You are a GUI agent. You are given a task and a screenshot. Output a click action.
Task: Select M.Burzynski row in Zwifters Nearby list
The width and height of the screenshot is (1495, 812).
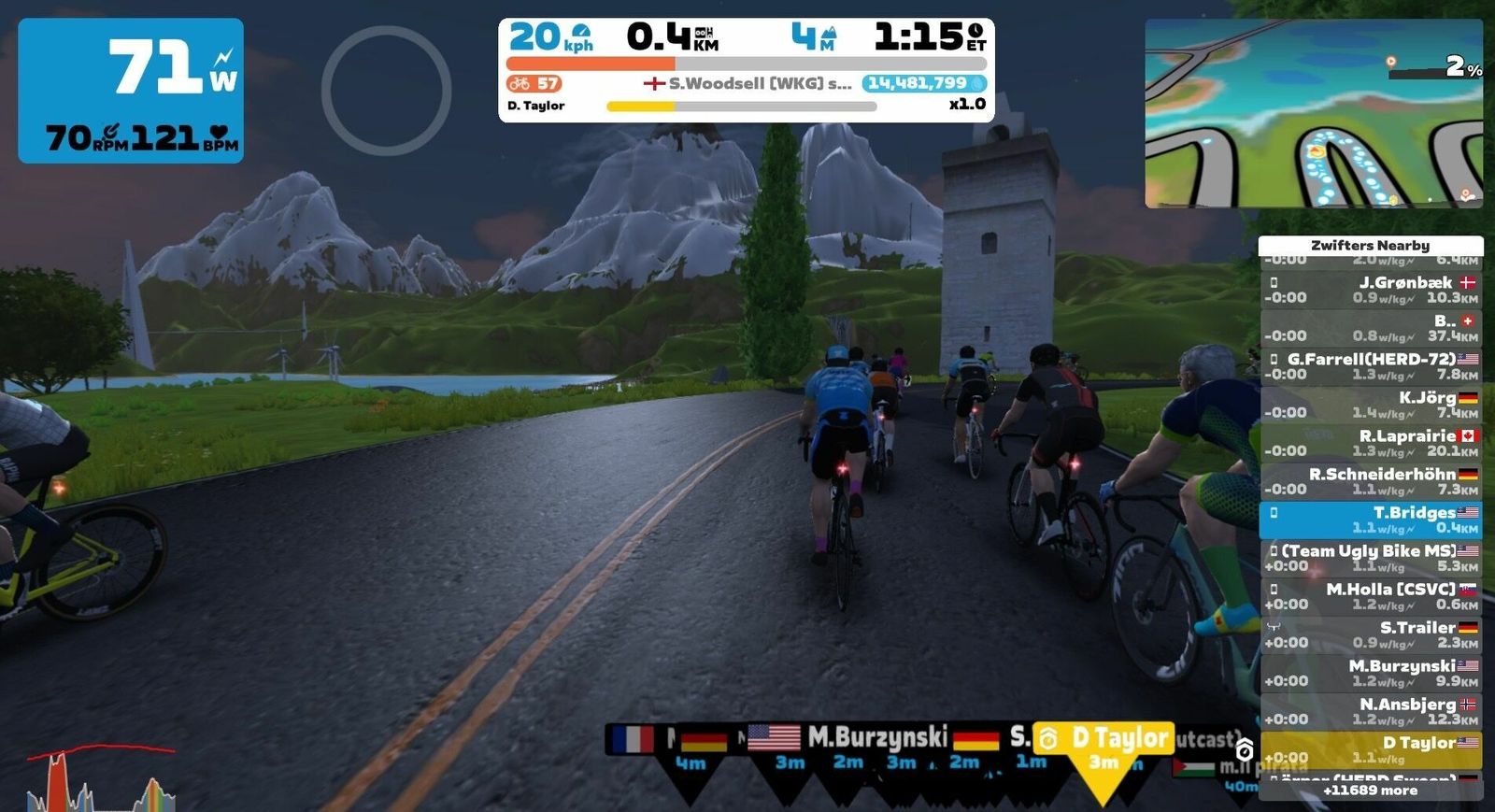1370,673
